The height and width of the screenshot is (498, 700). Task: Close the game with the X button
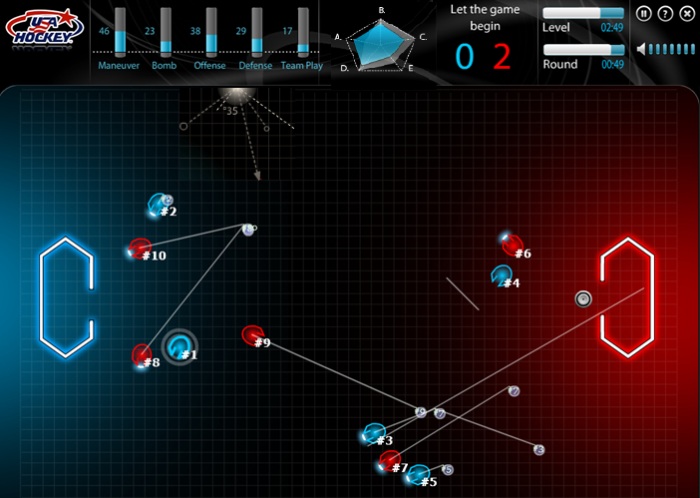(685, 14)
